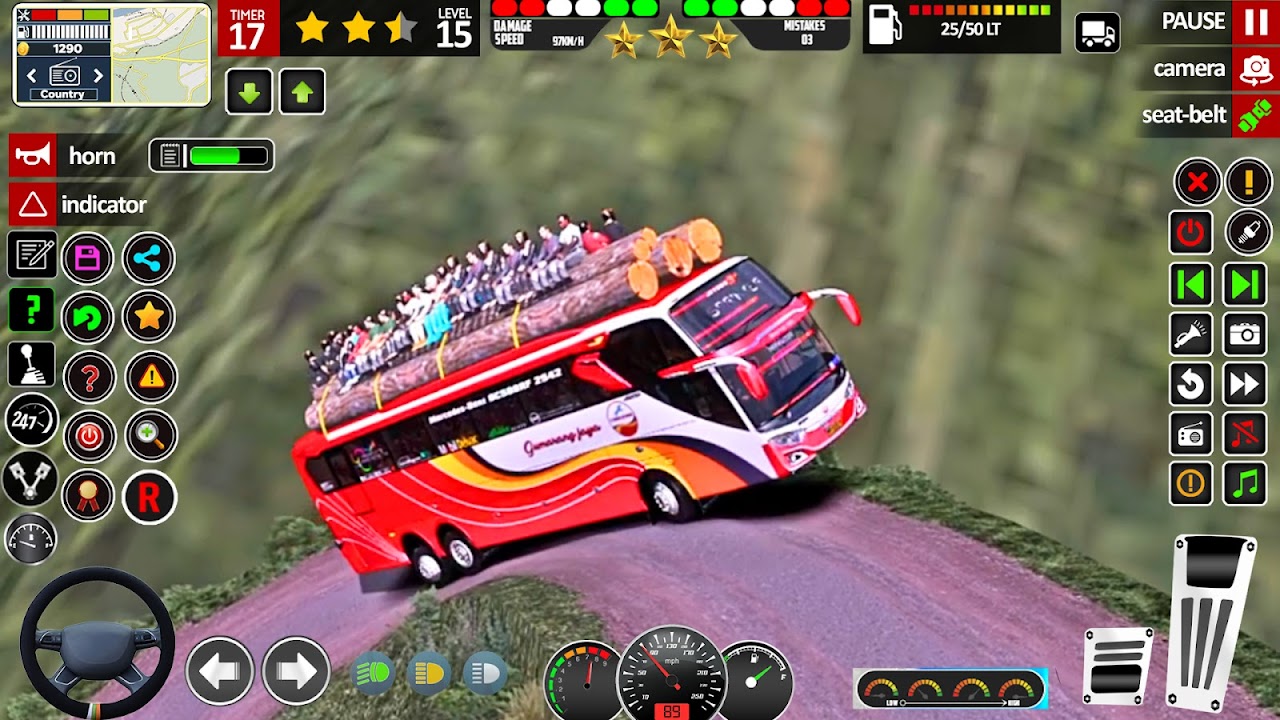
Task: Click the green down arrow button
Action: [x=249, y=93]
